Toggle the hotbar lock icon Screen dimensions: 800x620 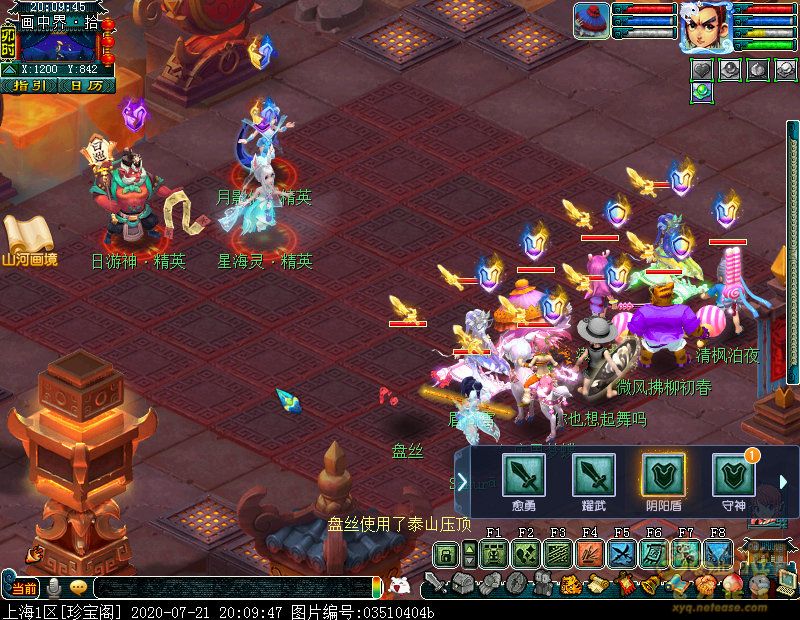click(x=445, y=554)
